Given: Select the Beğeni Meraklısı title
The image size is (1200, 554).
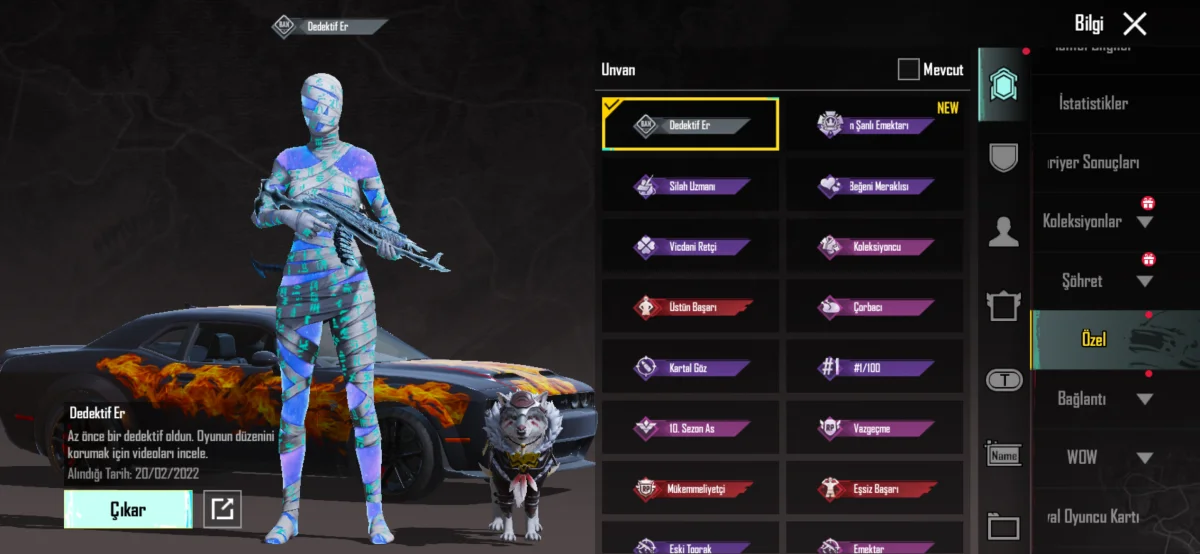Looking at the screenshot, I should 875,186.
